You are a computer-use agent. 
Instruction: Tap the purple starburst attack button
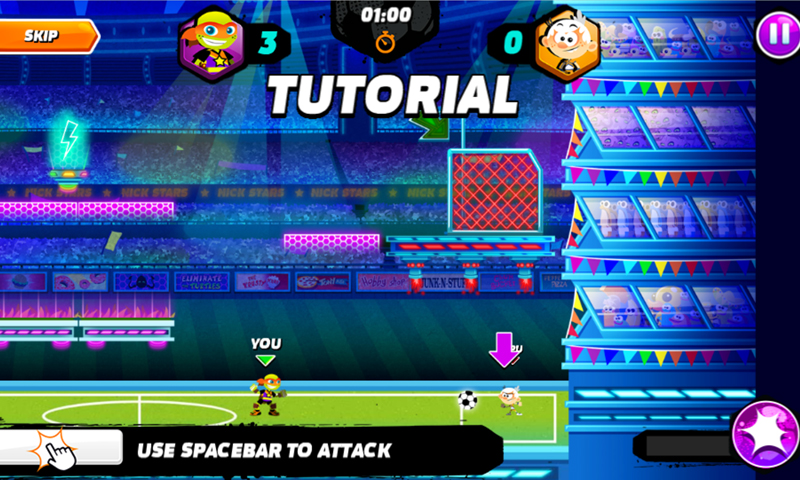pos(766,436)
